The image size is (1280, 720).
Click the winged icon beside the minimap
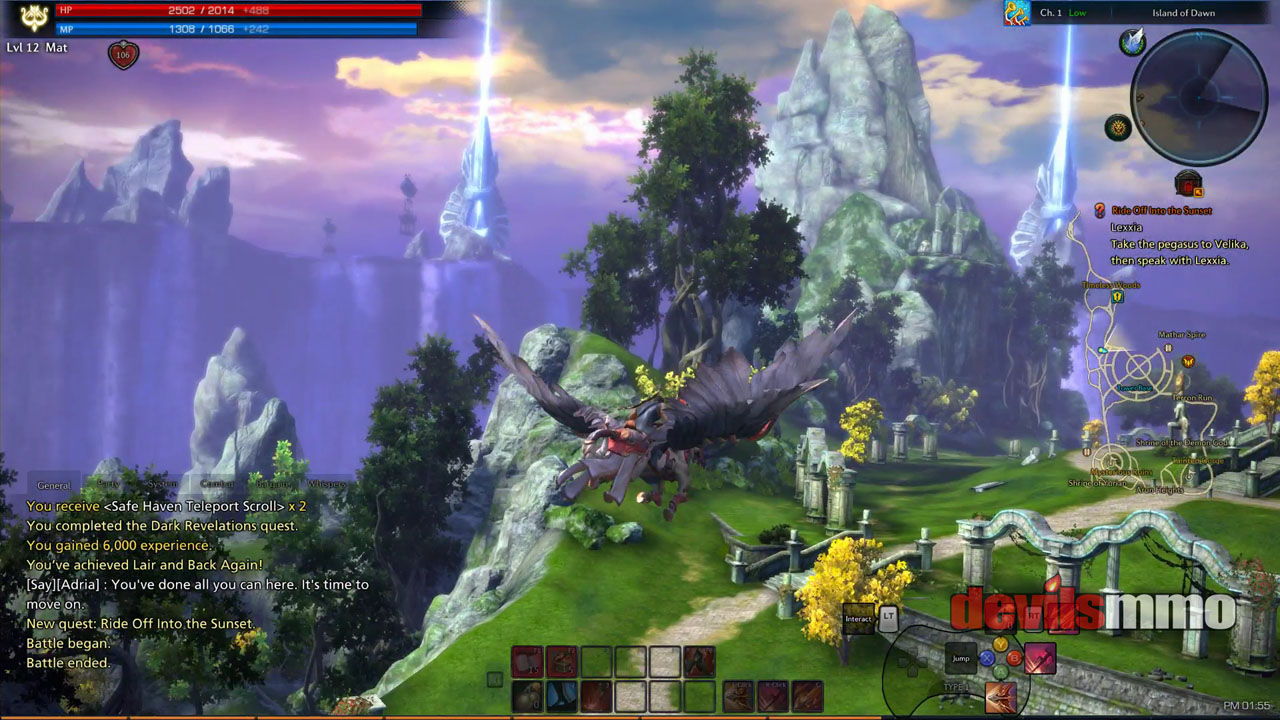point(1132,42)
